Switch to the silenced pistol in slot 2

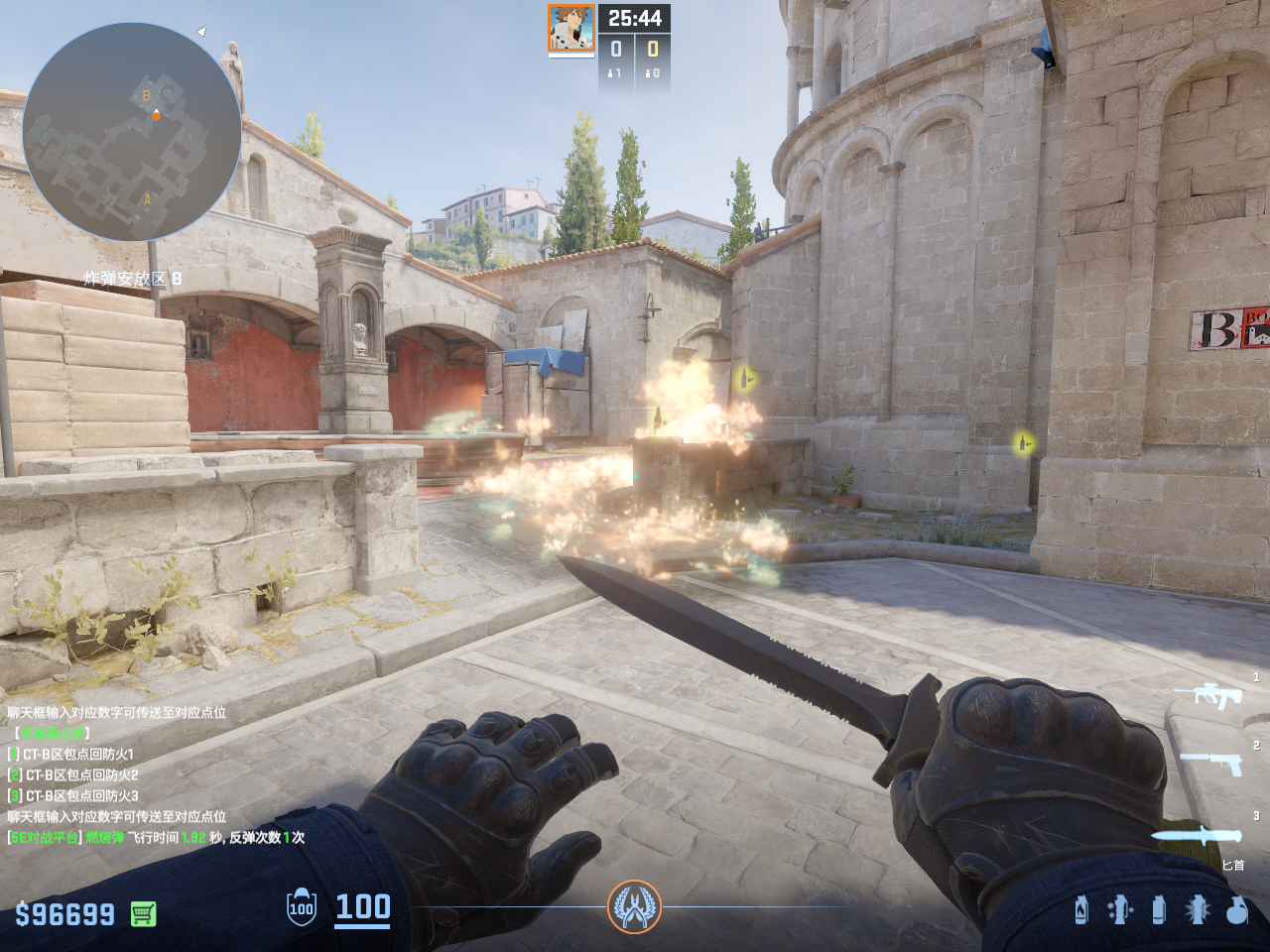[x=1210, y=763]
